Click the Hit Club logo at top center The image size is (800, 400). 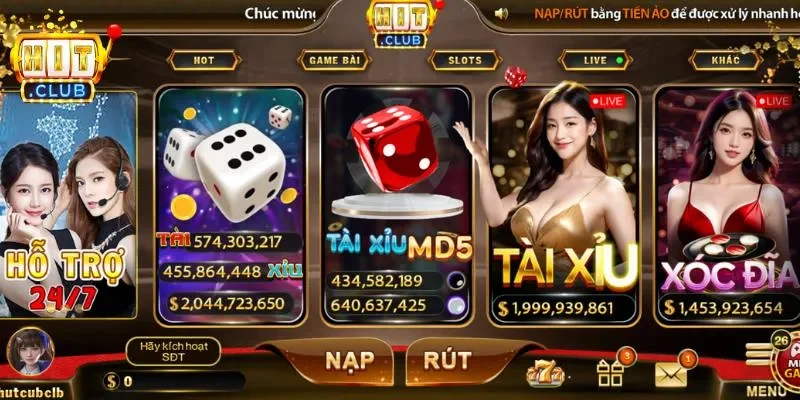coord(398,22)
